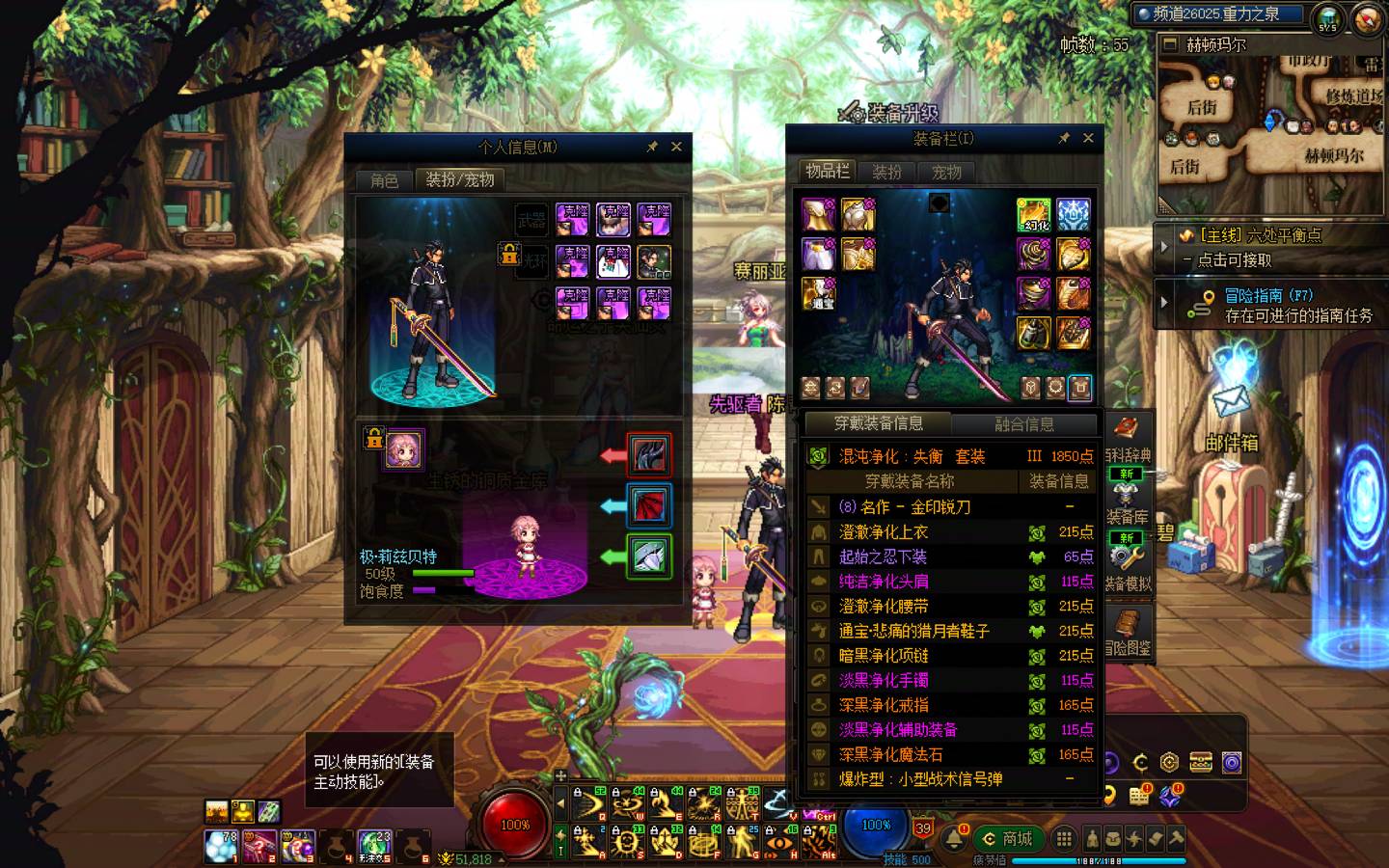Select the pink-haired pet portrait slot
Screen dimensions: 1389x868
point(404,450)
